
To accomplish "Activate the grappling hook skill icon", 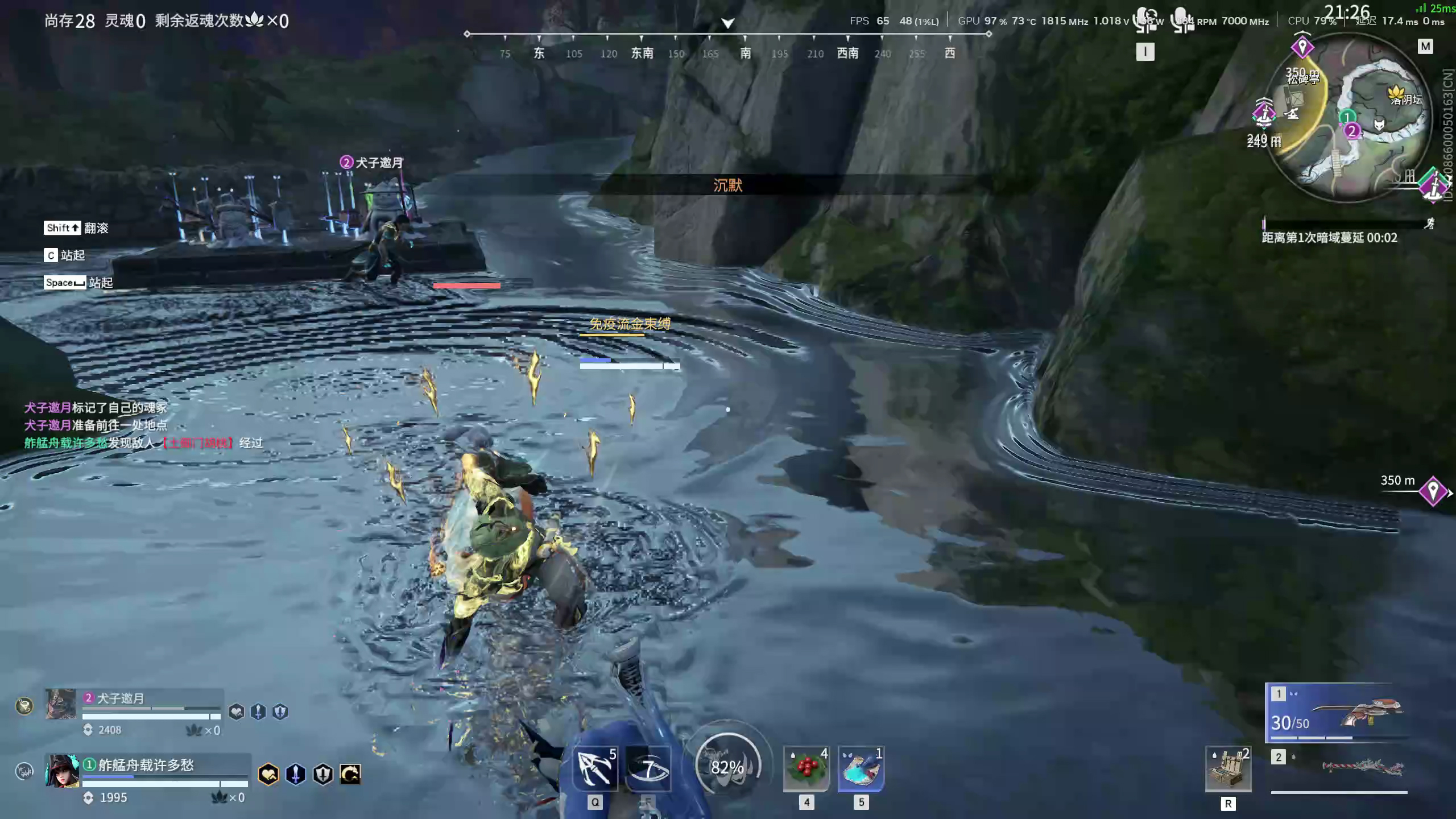I will click(594, 769).
